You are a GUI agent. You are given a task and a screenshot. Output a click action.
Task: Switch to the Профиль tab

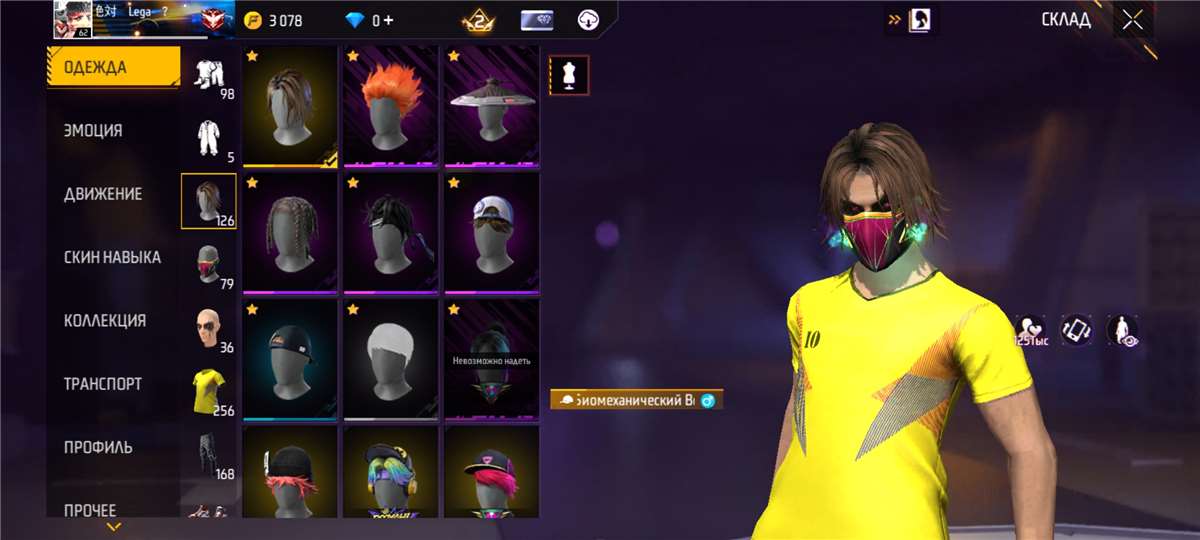[x=98, y=447]
